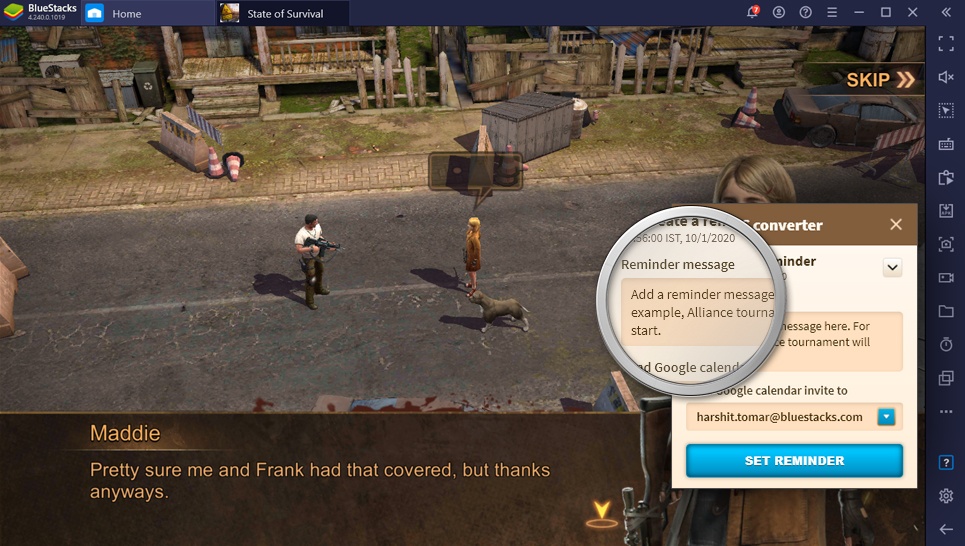Viewport: 965px width, 546px height.
Task: Open BlueStacks notifications bell
Action: [x=753, y=12]
